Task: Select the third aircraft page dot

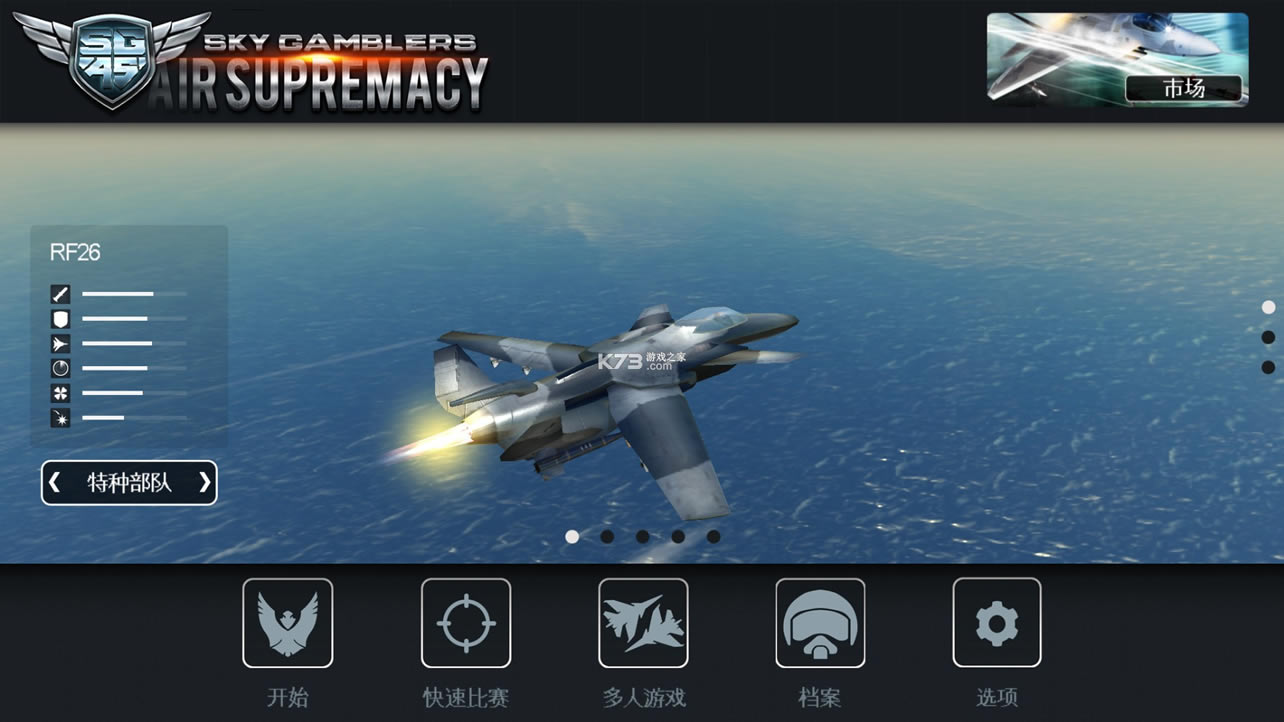Action: tap(643, 536)
